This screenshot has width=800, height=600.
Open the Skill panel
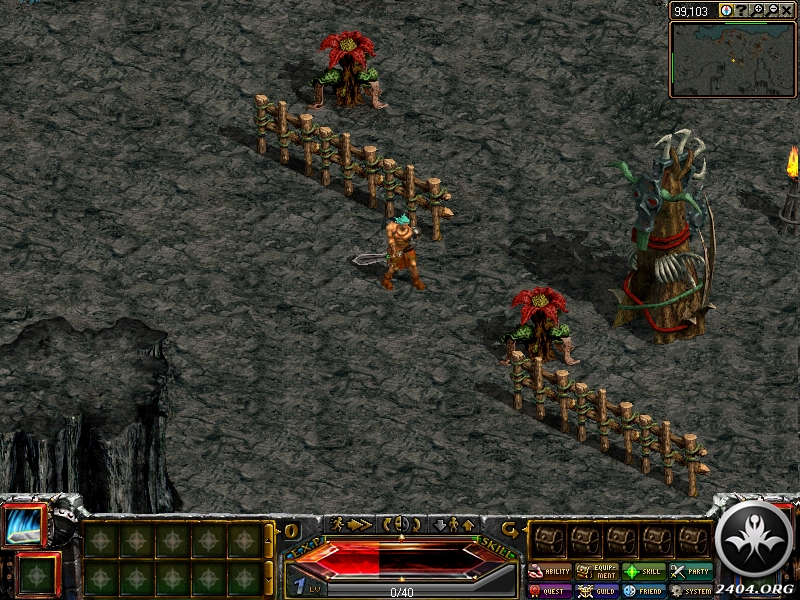[645, 572]
